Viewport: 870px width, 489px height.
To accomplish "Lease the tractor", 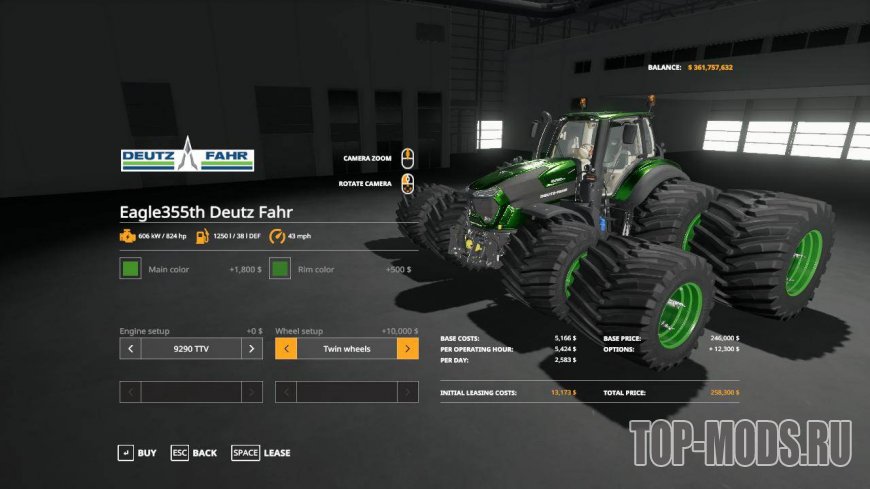I will point(261,453).
